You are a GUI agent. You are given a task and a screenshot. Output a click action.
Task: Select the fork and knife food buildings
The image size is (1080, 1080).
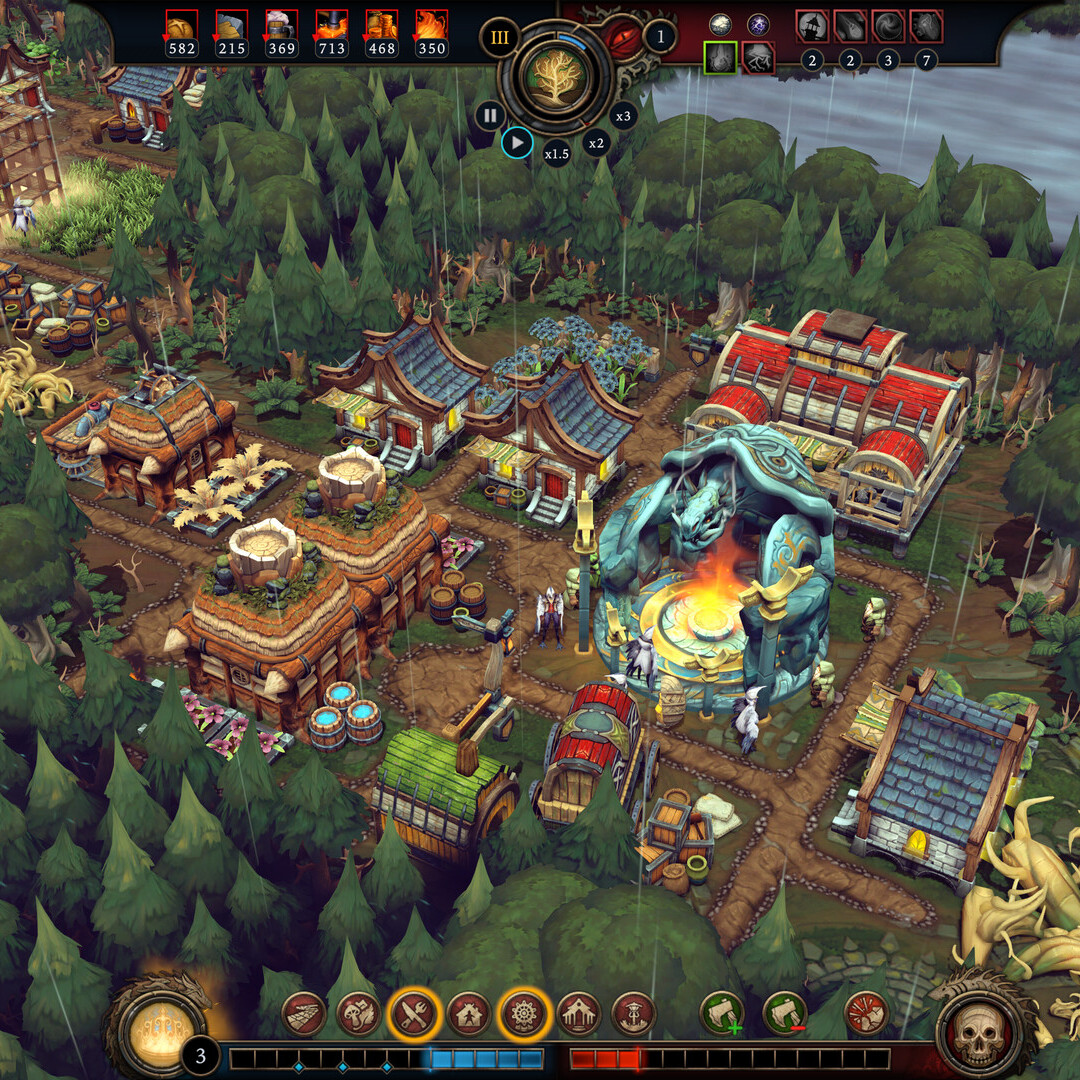click(x=412, y=1014)
